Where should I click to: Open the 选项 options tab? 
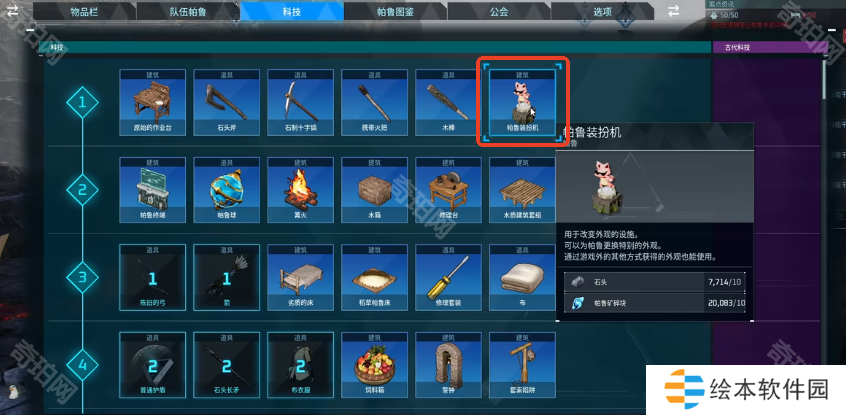(x=601, y=11)
